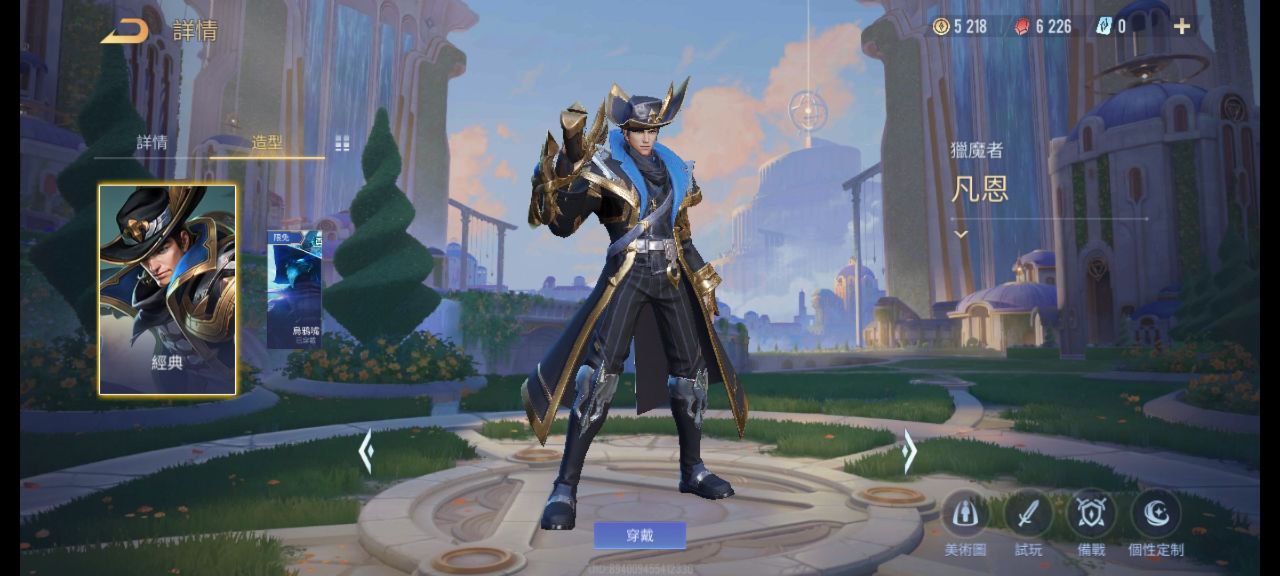The height and width of the screenshot is (576, 1280).
Task: Show the next hero with right arrow
Action: (x=908, y=452)
